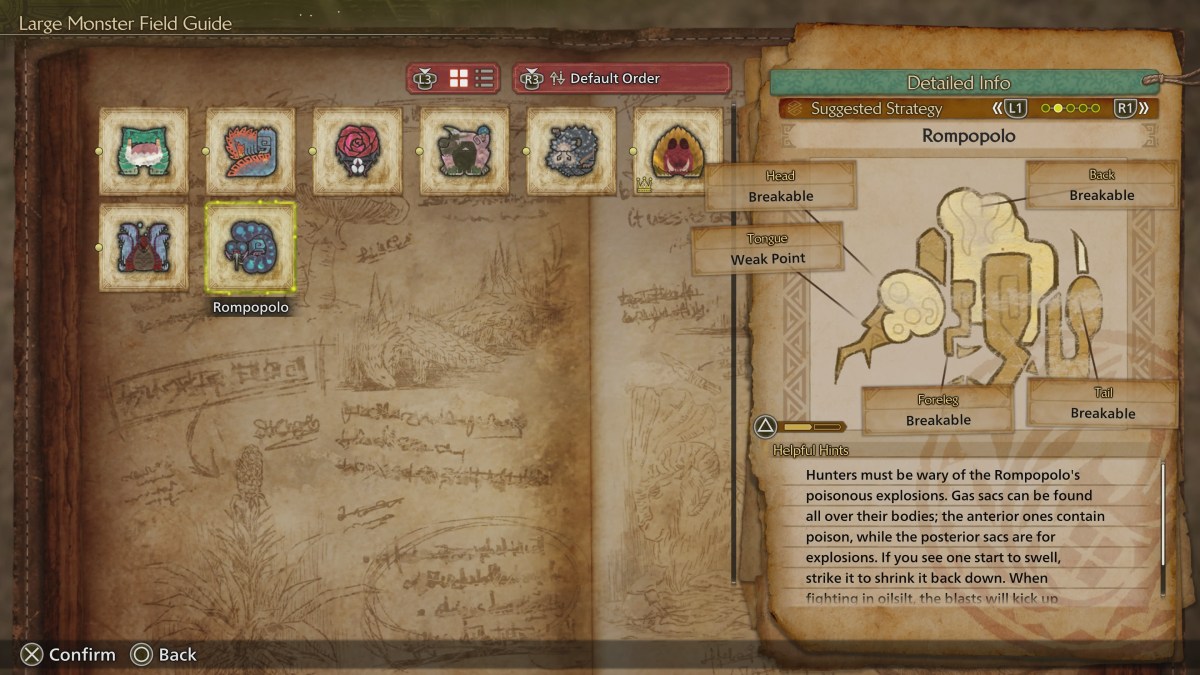The width and height of the screenshot is (1200, 675).
Task: Switch to the grid view icon
Action: 459,78
